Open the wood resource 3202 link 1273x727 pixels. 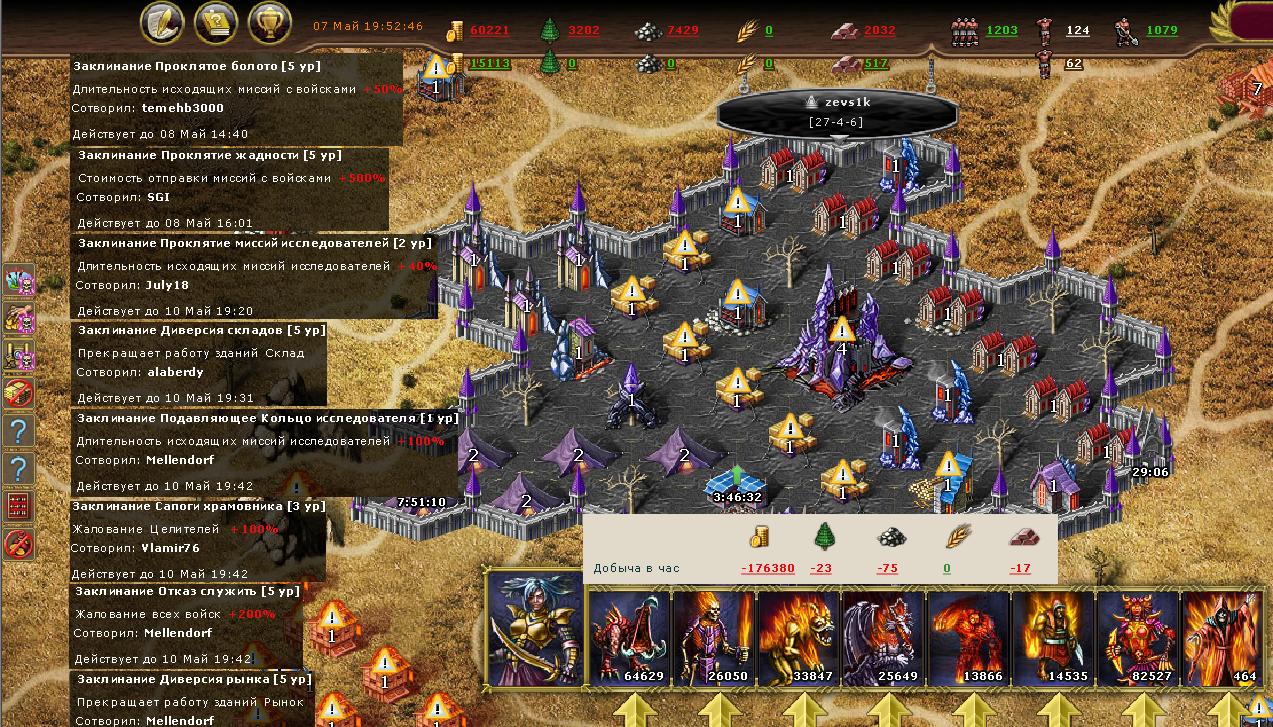click(x=583, y=31)
